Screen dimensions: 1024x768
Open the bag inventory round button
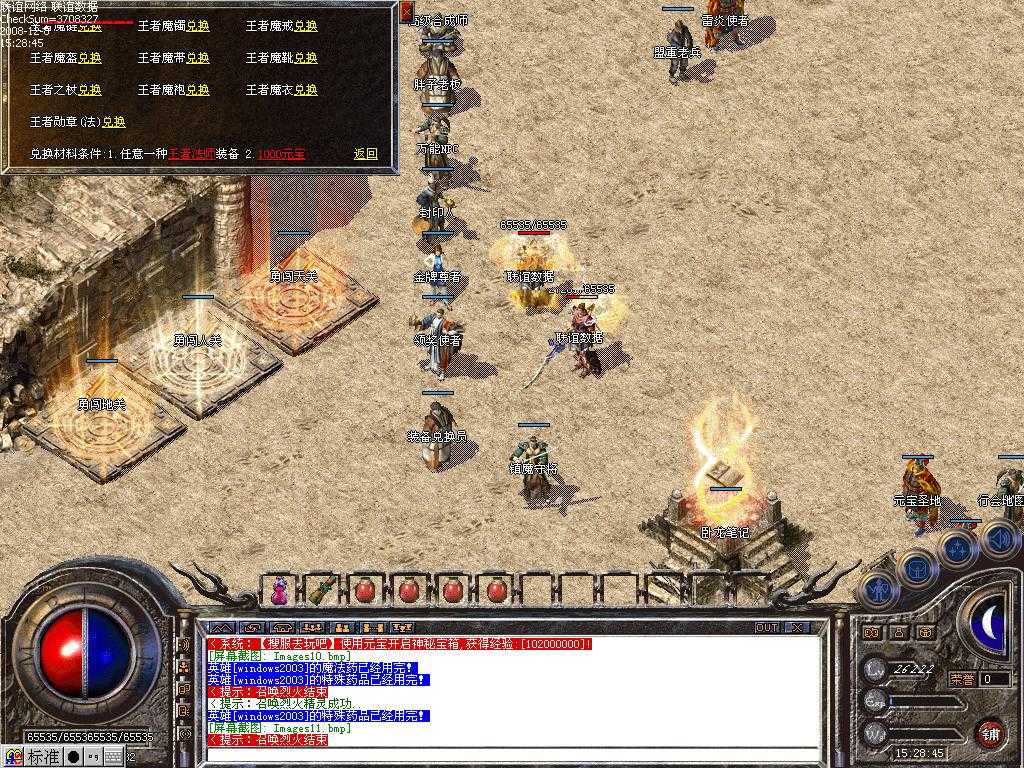(x=917, y=567)
